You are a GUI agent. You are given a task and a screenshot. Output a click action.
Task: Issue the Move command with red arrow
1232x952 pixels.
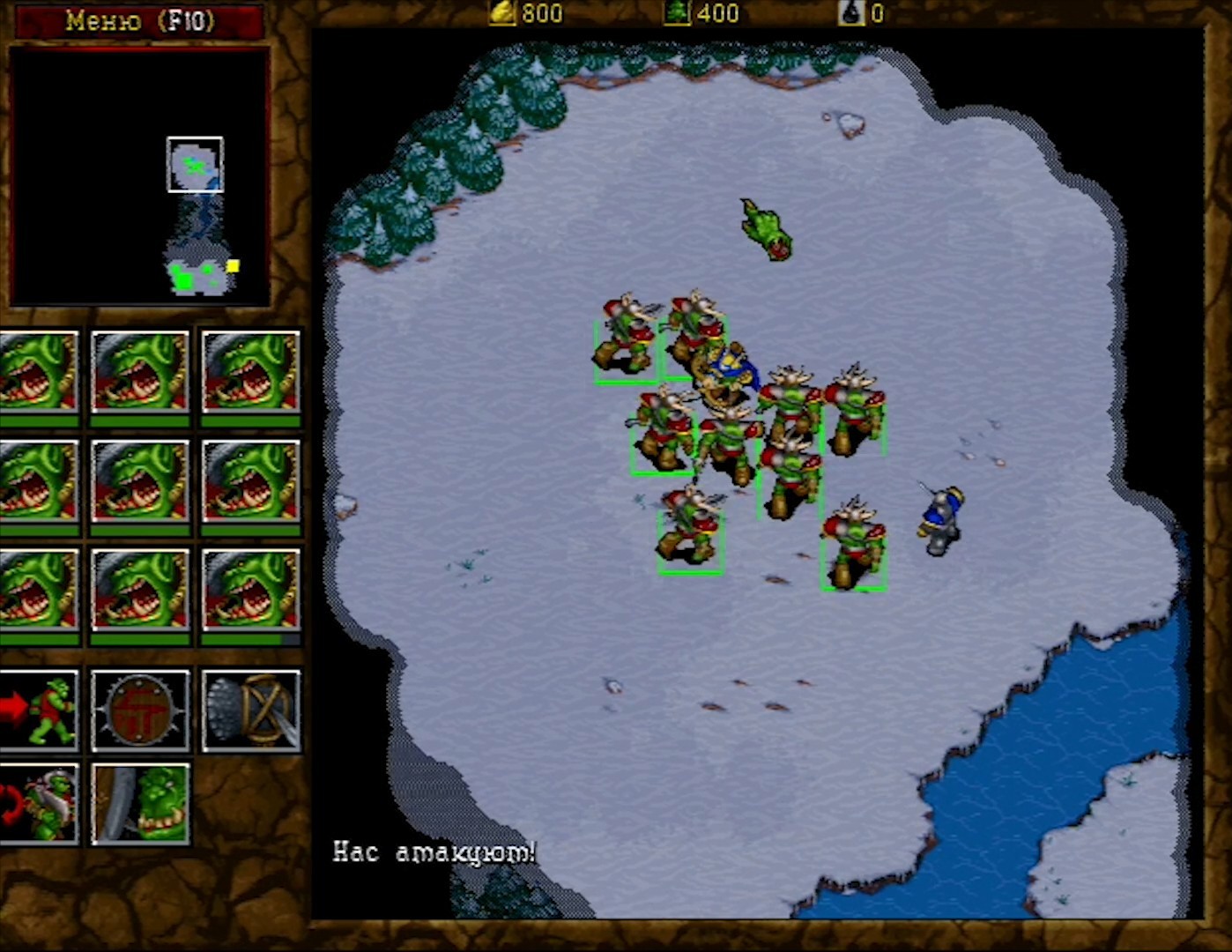(38, 711)
